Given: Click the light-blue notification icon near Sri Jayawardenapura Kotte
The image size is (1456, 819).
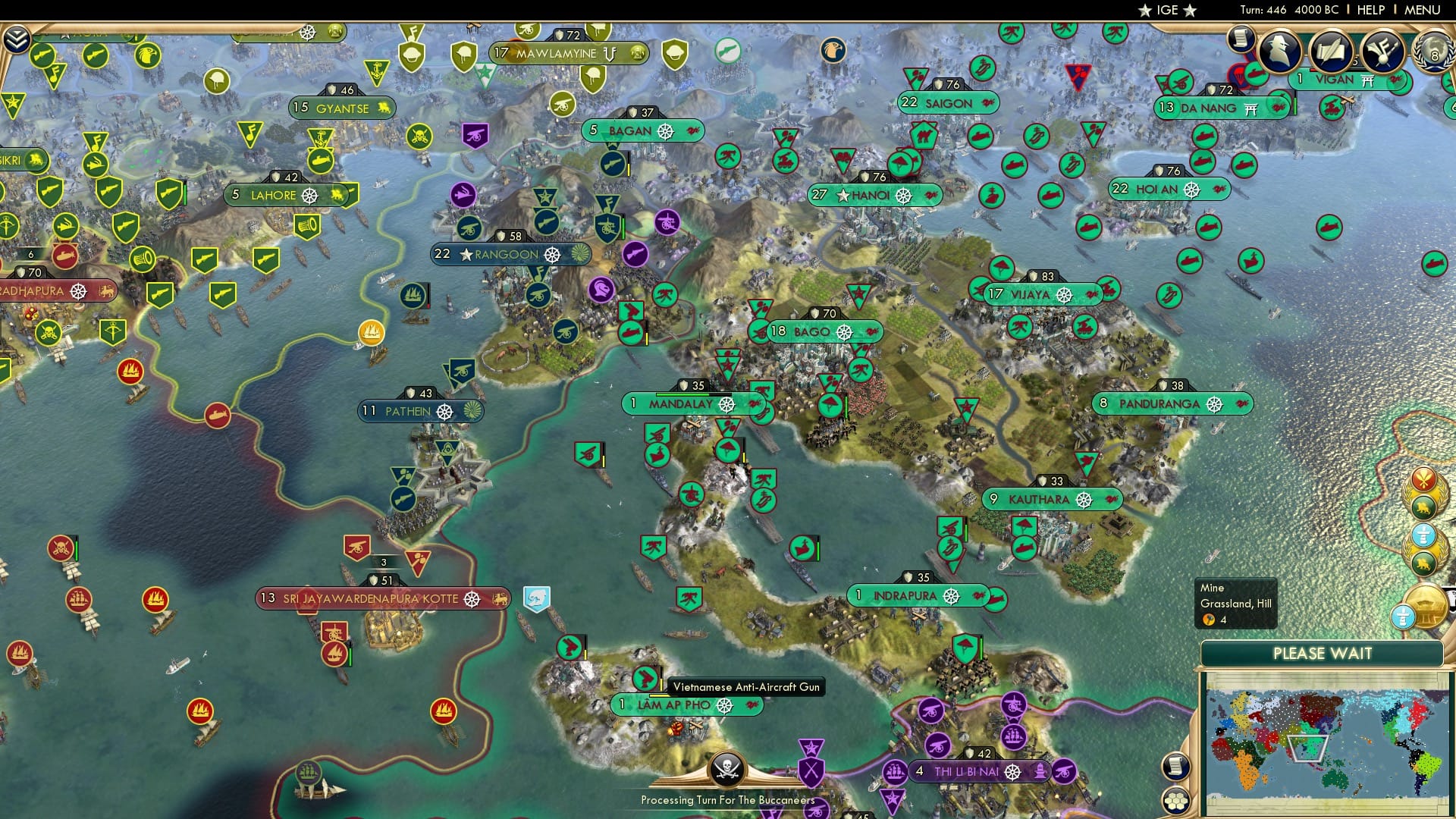Looking at the screenshot, I should click(538, 598).
